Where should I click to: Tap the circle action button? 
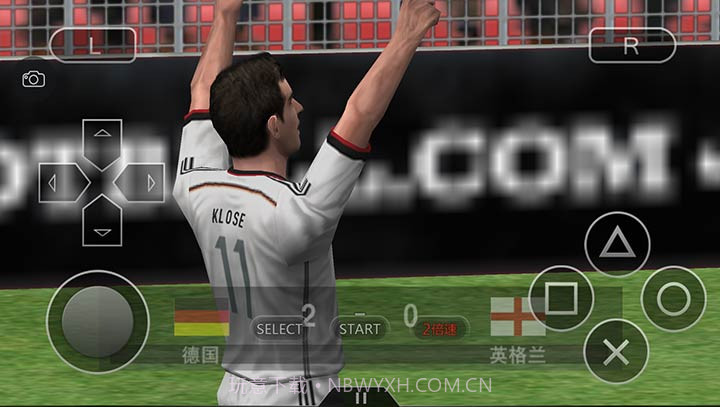pos(673,298)
